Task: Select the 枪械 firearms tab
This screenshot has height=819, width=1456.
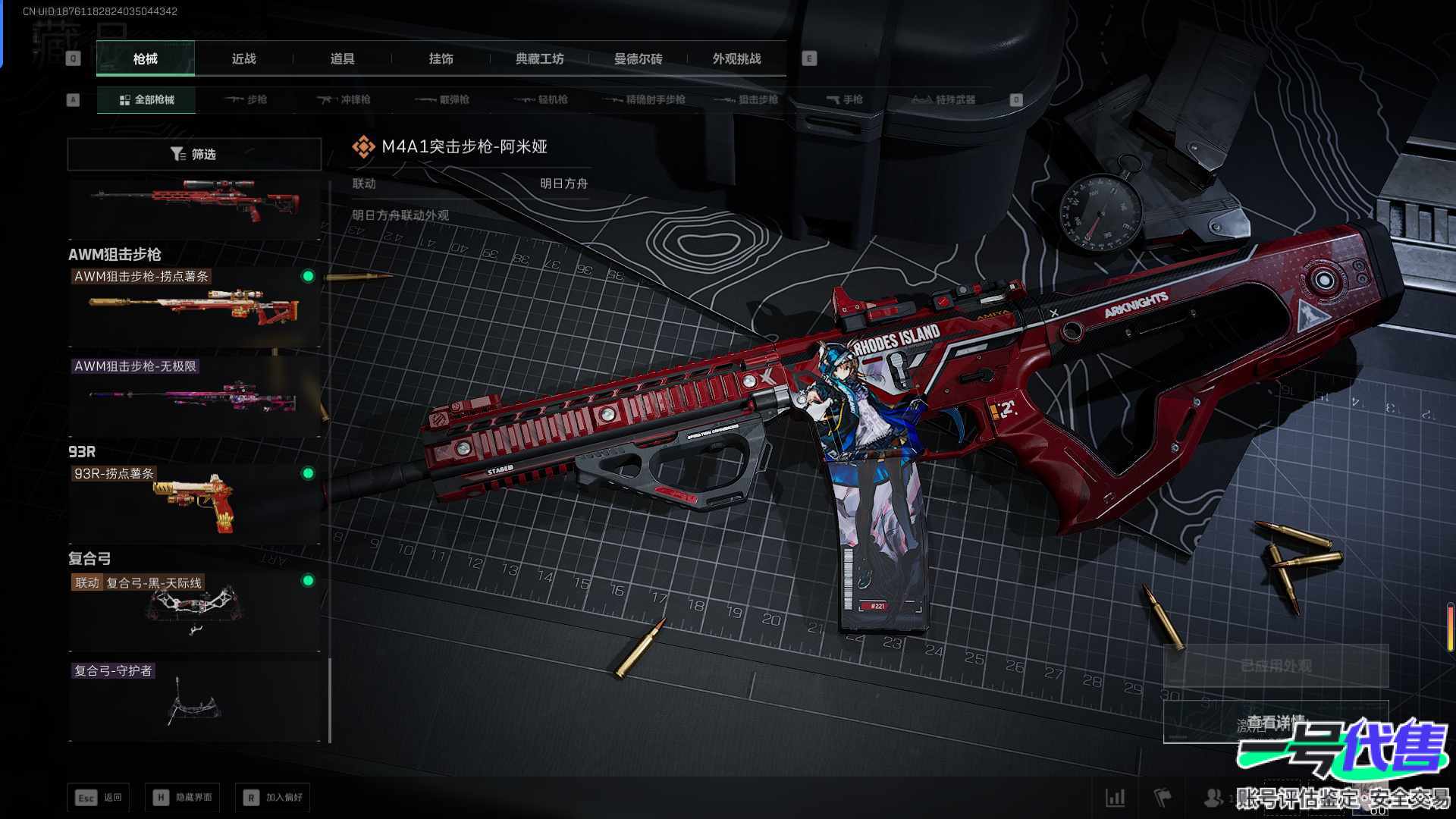Action: coord(145,58)
